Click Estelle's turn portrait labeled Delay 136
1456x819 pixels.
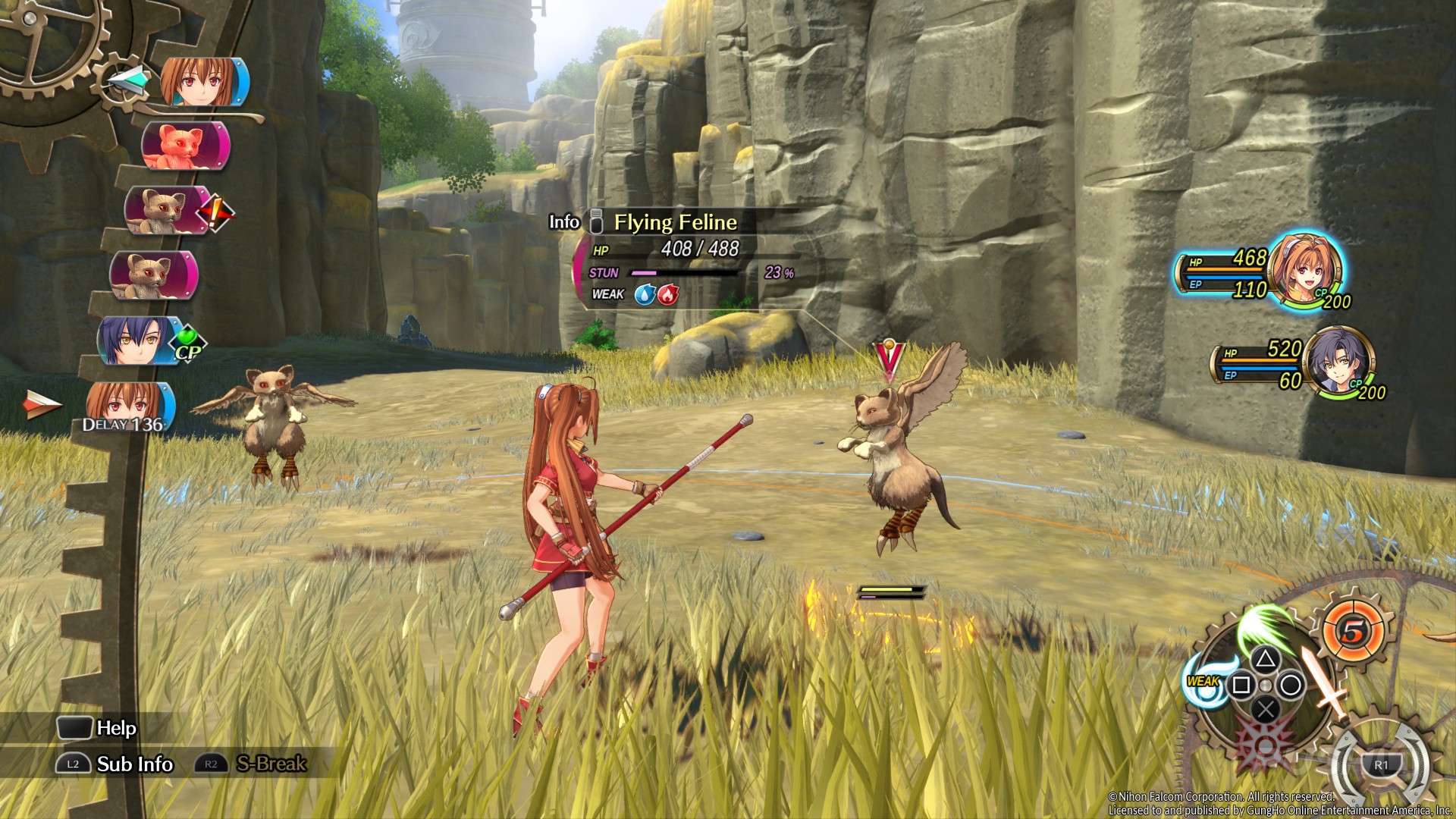coord(129,406)
